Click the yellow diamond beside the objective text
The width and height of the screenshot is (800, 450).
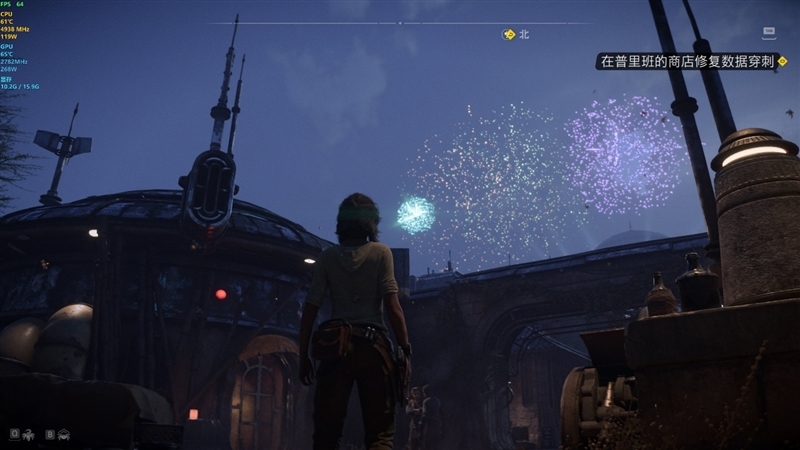[x=782, y=61]
